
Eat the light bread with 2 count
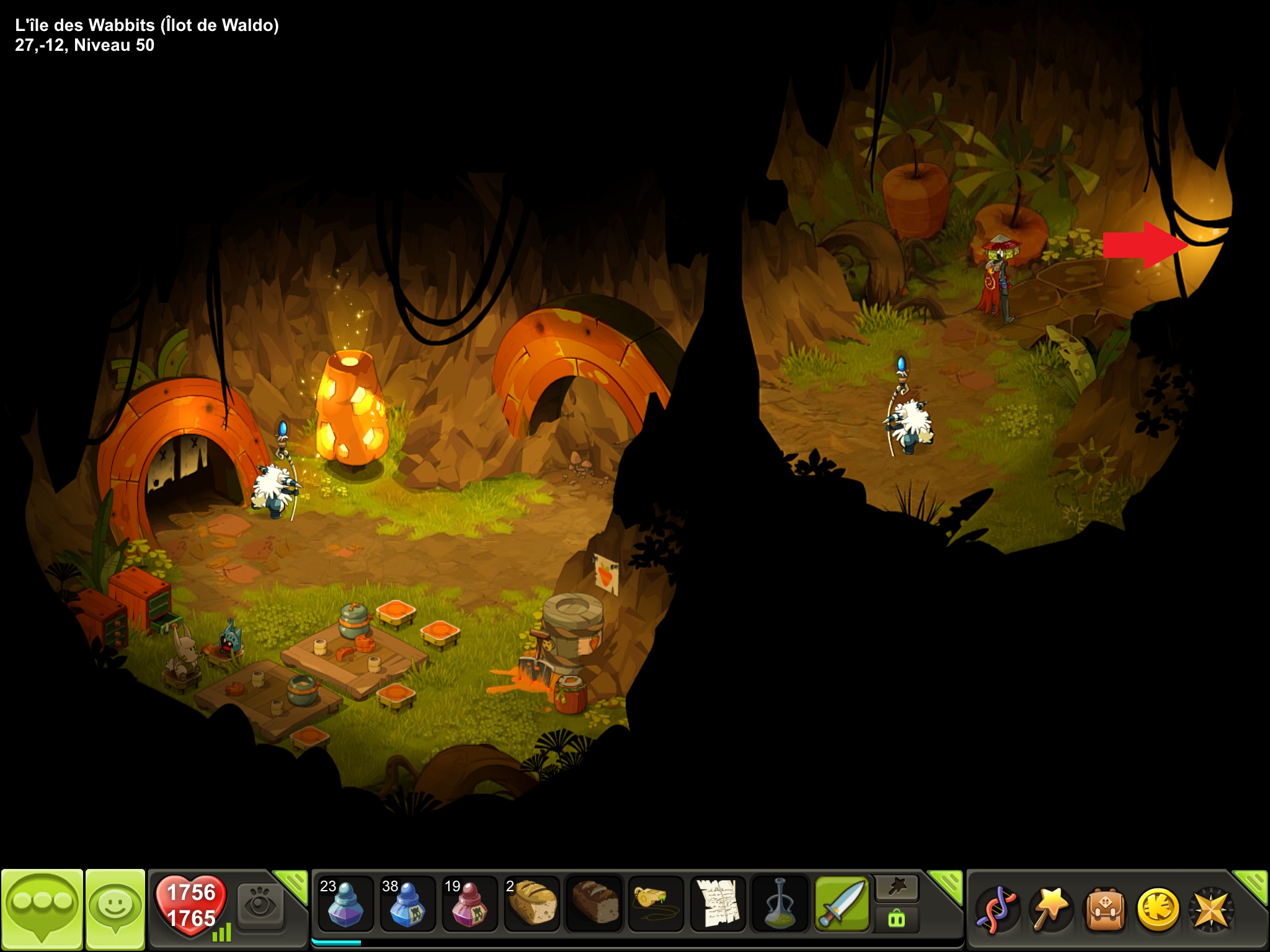(531, 904)
